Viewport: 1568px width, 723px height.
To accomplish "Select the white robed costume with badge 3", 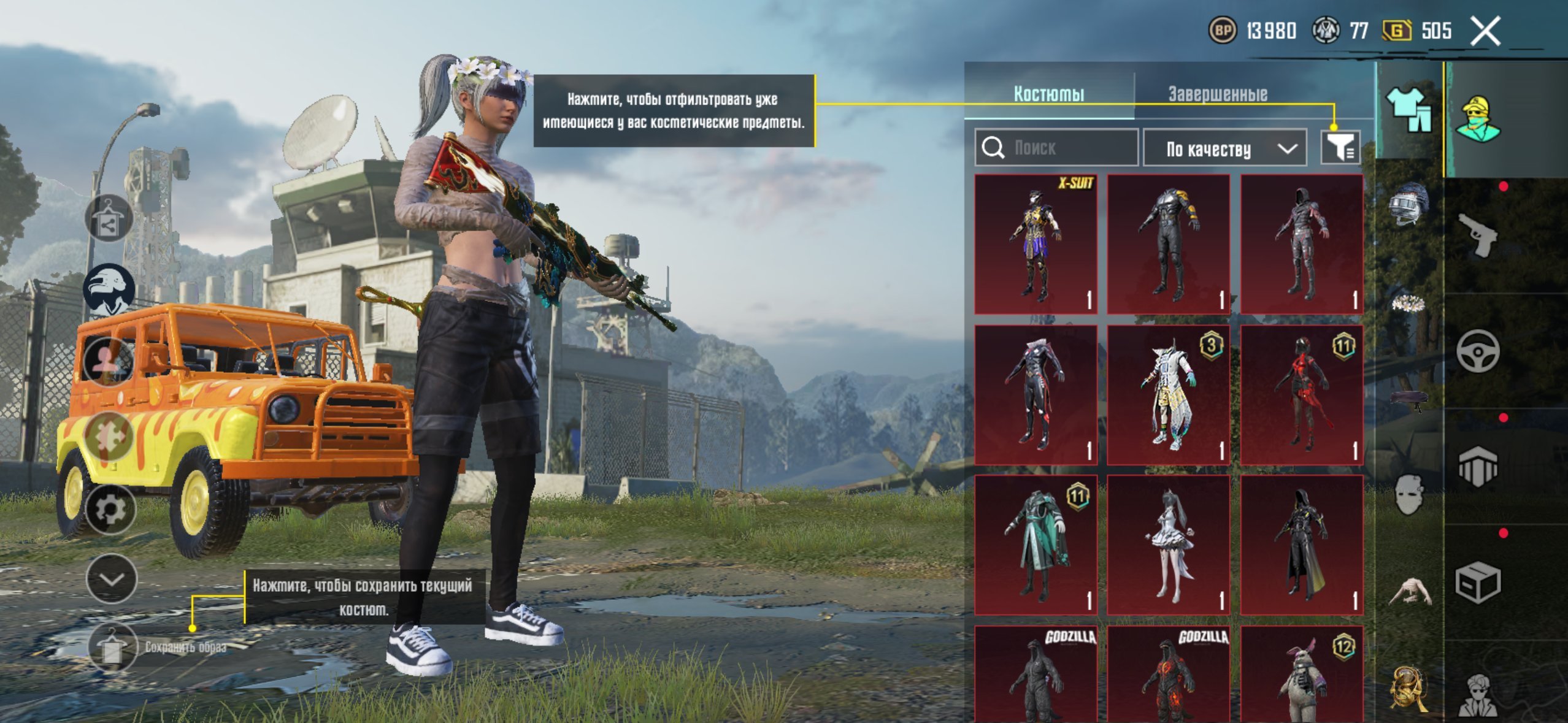I will tap(1169, 394).
